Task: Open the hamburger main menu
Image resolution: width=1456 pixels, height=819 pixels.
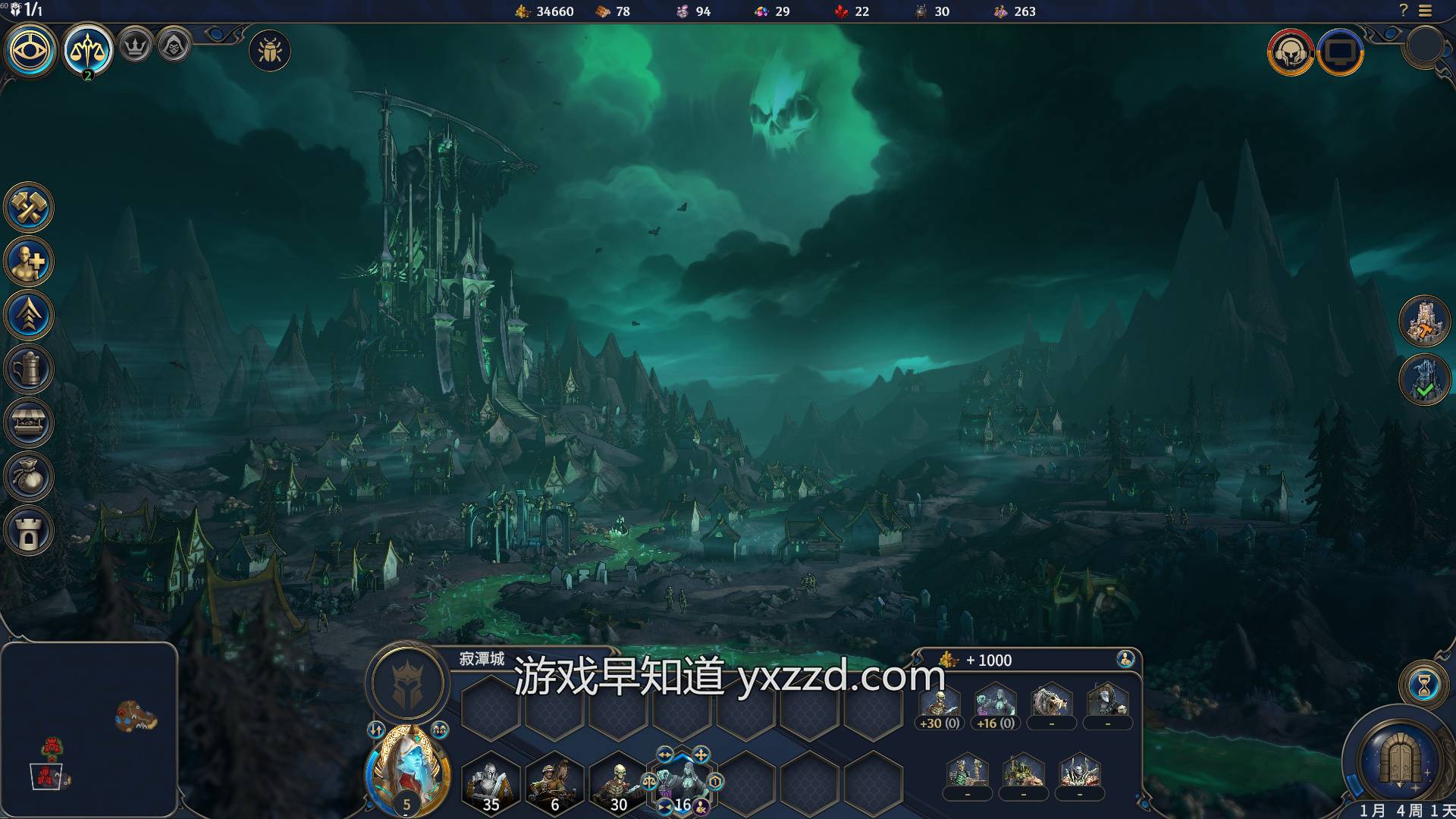Action: tap(1426, 11)
